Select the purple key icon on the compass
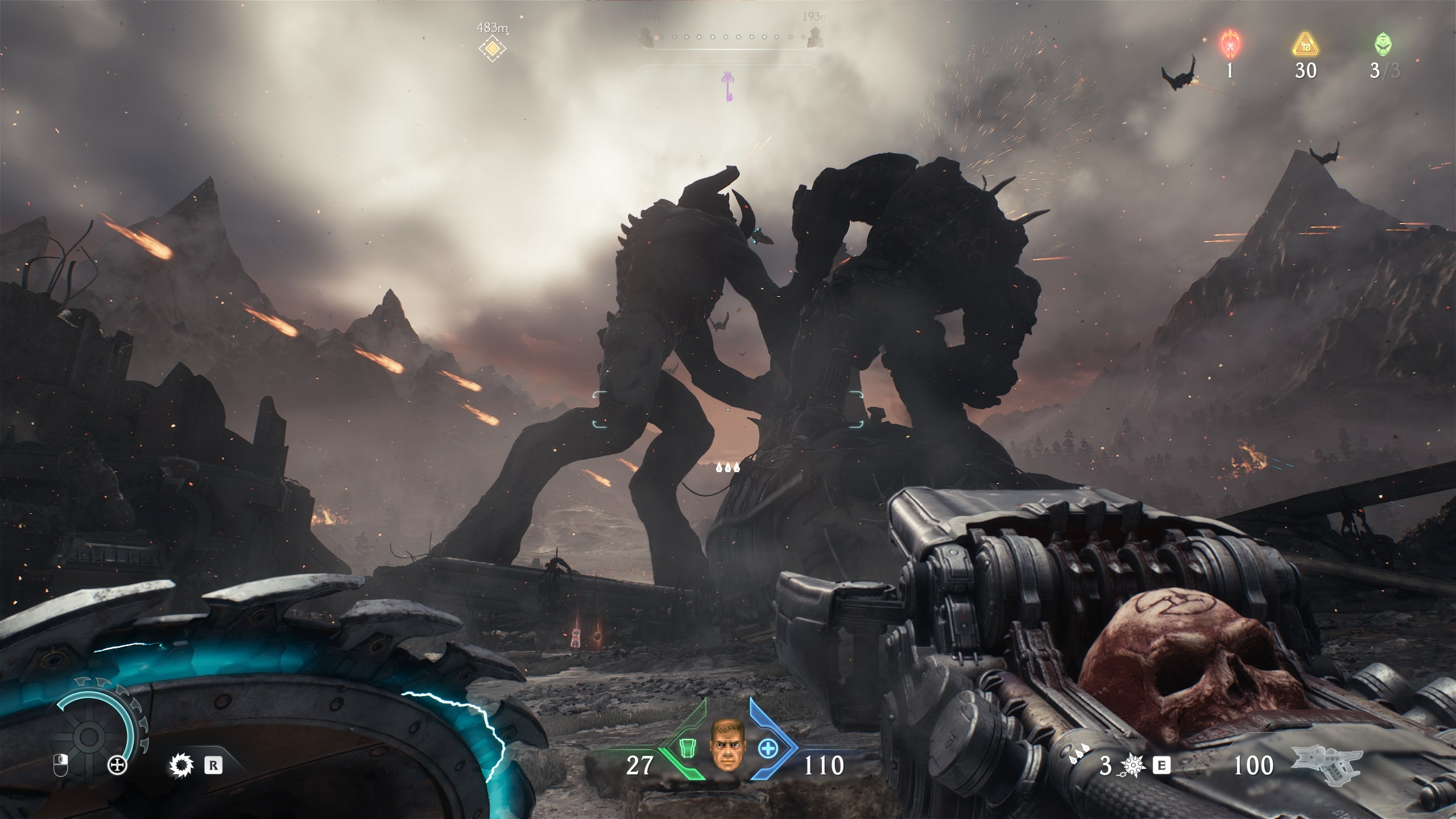Image resolution: width=1456 pixels, height=819 pixels. pyautogui.click(x=727, y=86)
